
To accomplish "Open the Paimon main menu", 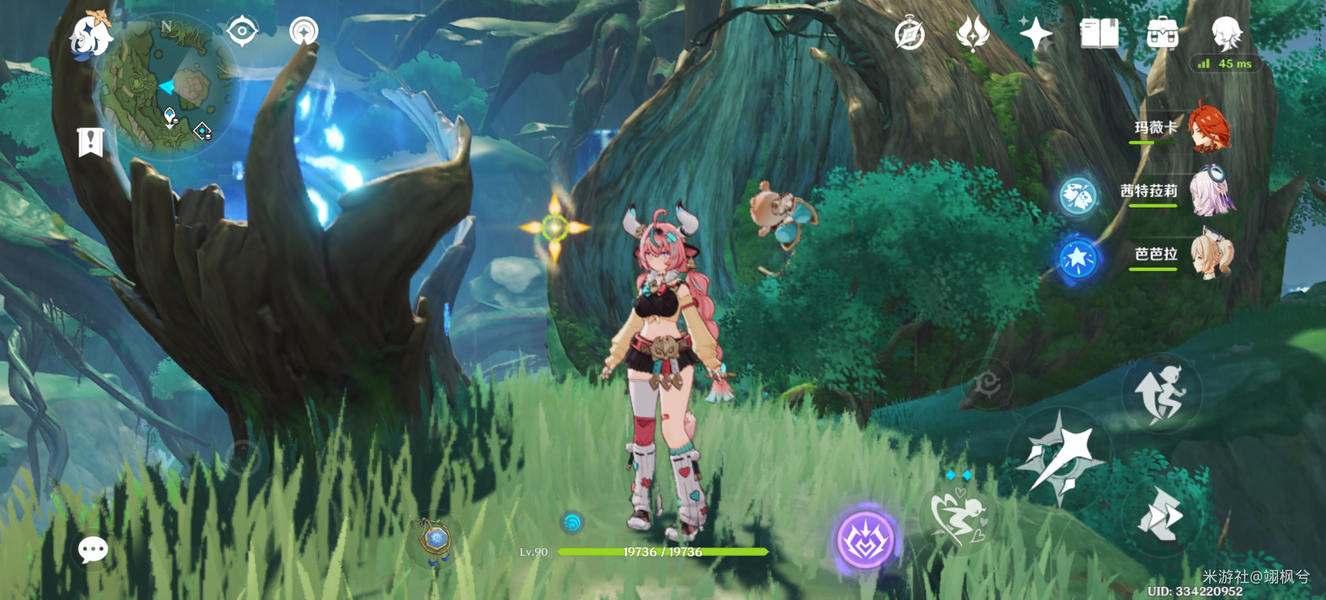I will 90,37.
